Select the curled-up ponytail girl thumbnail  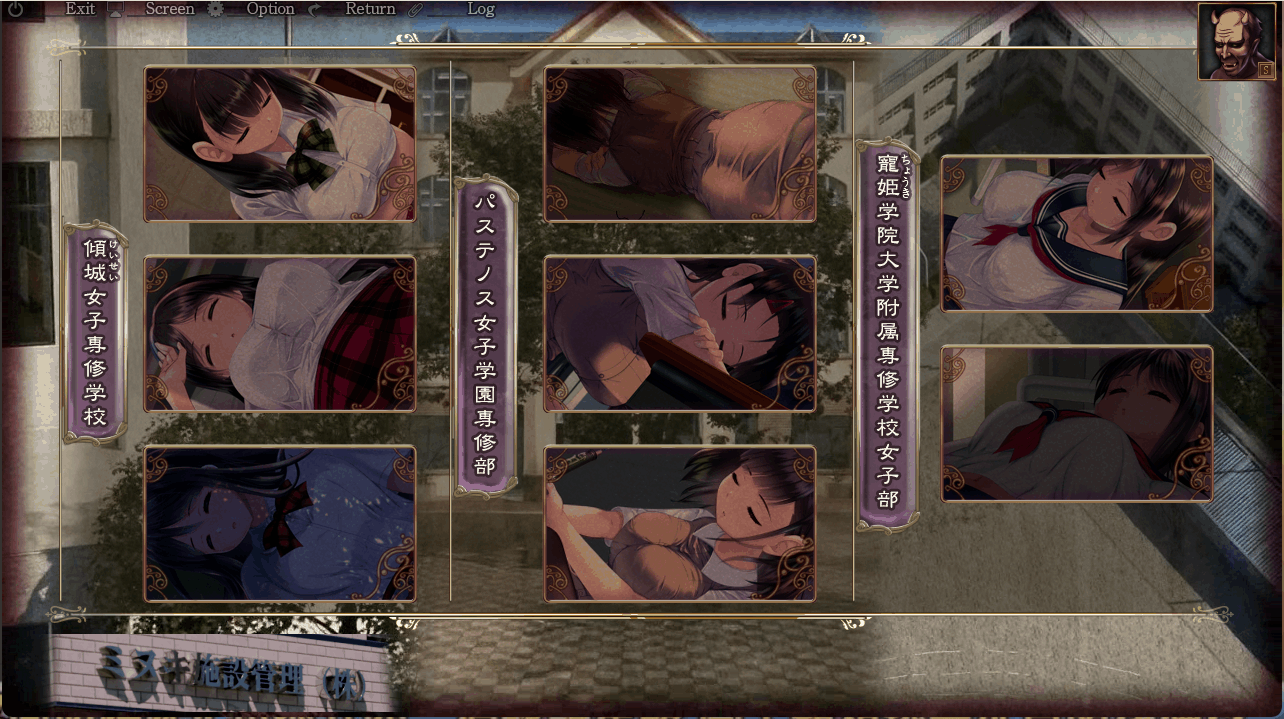pos(680,524)
